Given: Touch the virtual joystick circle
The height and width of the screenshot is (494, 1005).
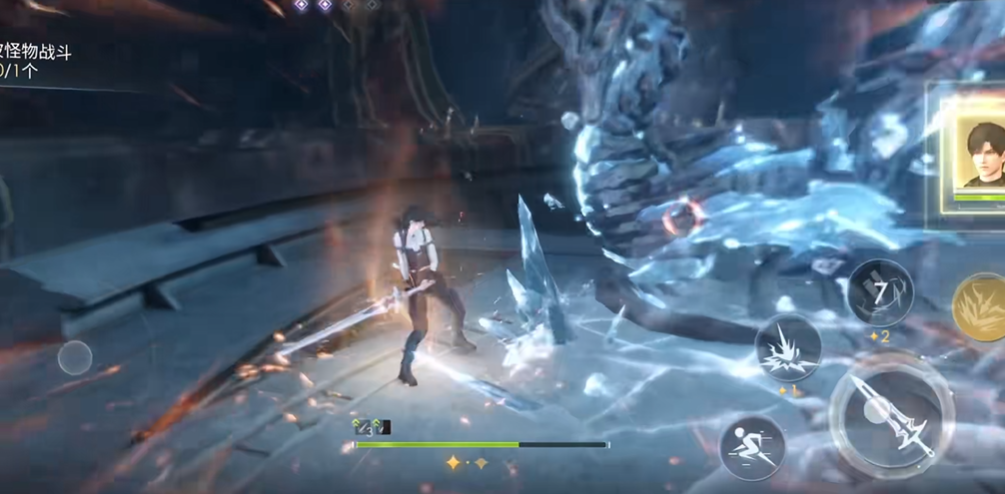Looking at the screenshot, I should [x=75, y=357].
